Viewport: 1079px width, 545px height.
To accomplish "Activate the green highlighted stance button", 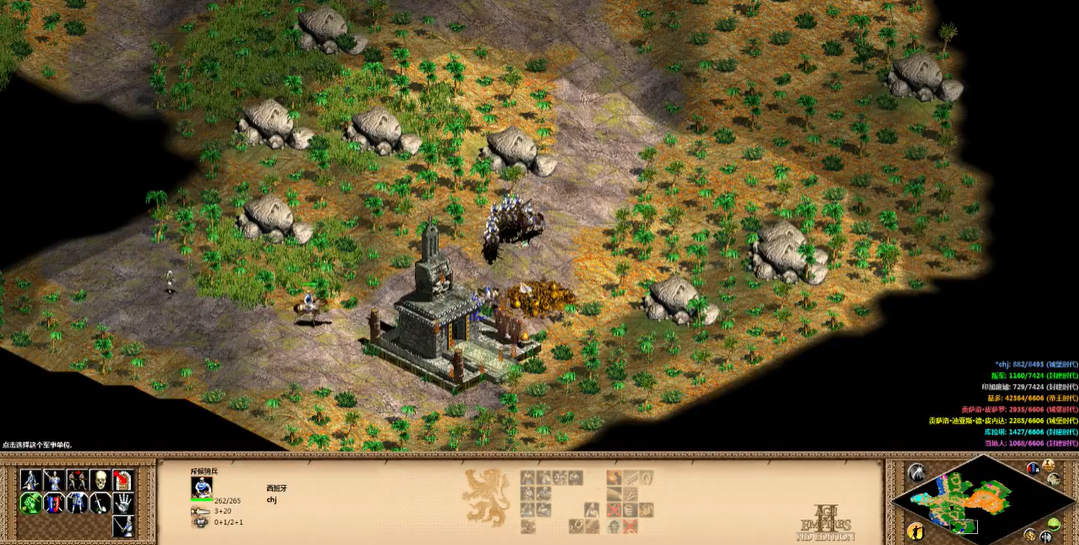I will click(x=31, y=503).
